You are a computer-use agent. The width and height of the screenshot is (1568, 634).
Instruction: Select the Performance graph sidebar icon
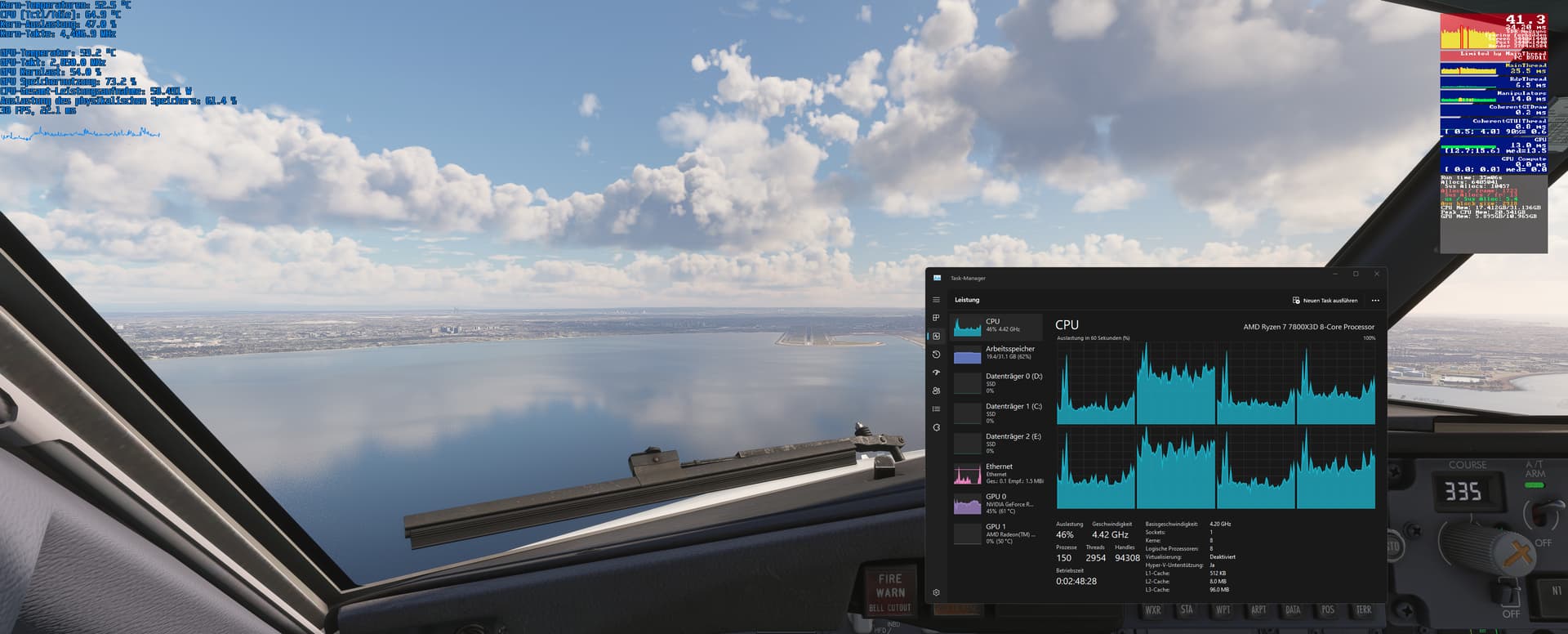(936, 334)
